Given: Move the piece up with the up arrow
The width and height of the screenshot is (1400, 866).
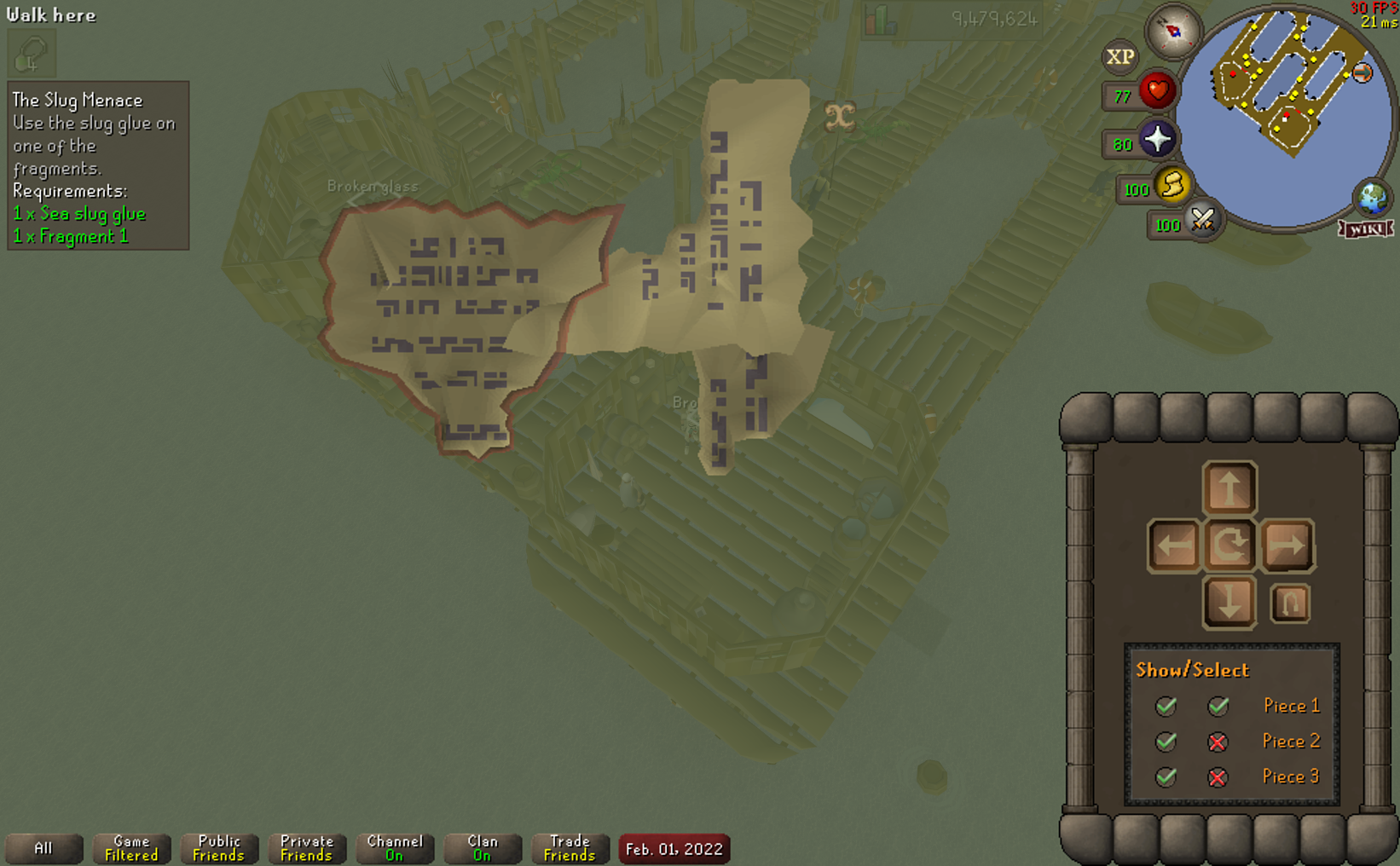Looking at the screenshot, I should [1229, 488].
